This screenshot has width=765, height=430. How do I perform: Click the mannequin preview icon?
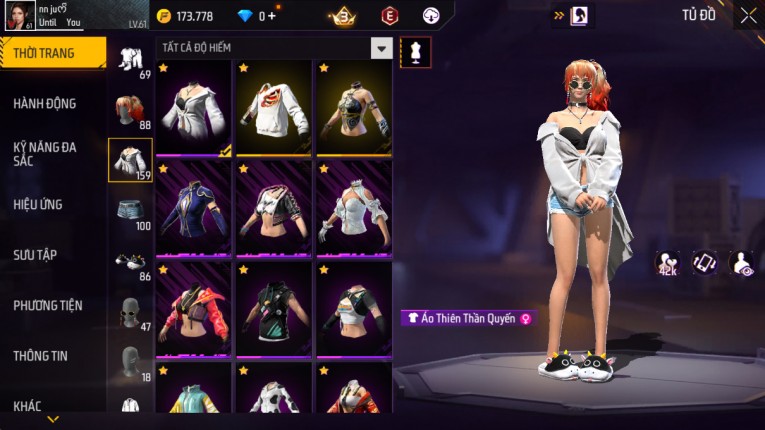(416, 52)
